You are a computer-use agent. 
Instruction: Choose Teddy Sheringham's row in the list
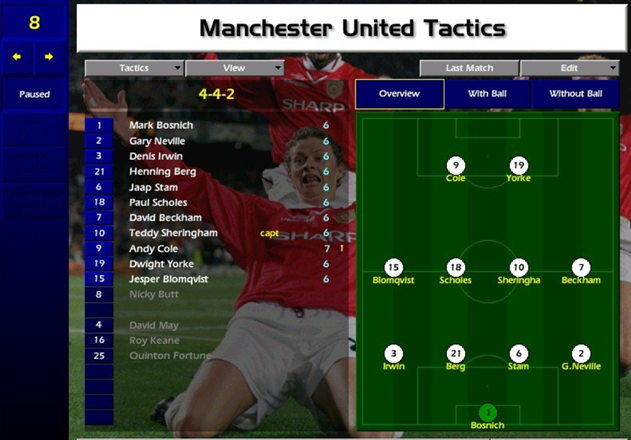coord(173,233)
